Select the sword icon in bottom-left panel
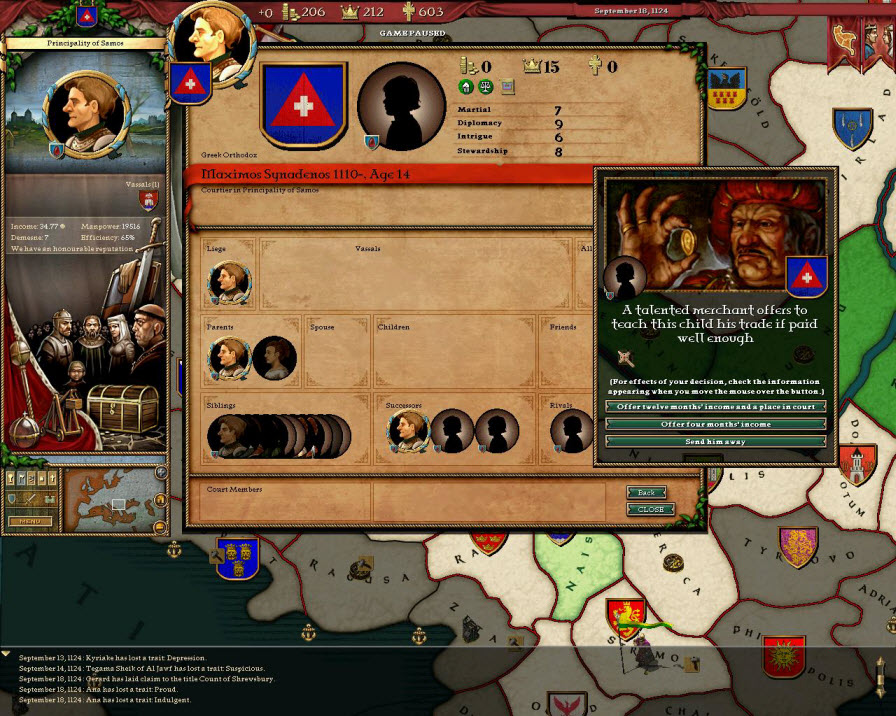The width and height of the screenshot is (896, 716). (x=29, y=499)
